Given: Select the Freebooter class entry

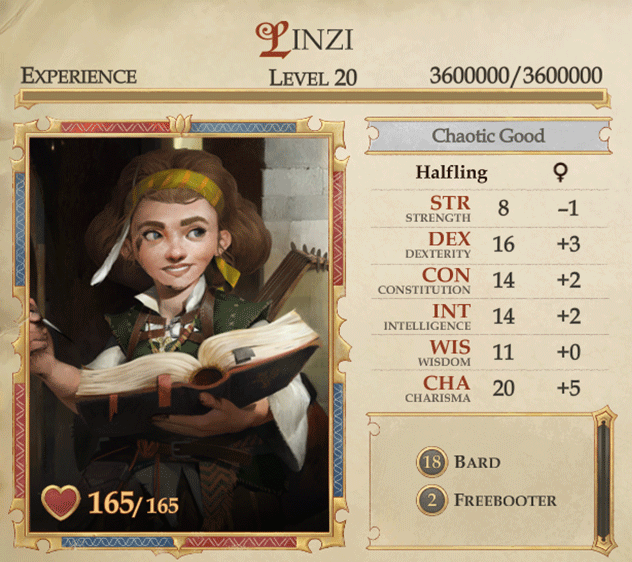Looking at the screenshot, I should pos(486,499).
